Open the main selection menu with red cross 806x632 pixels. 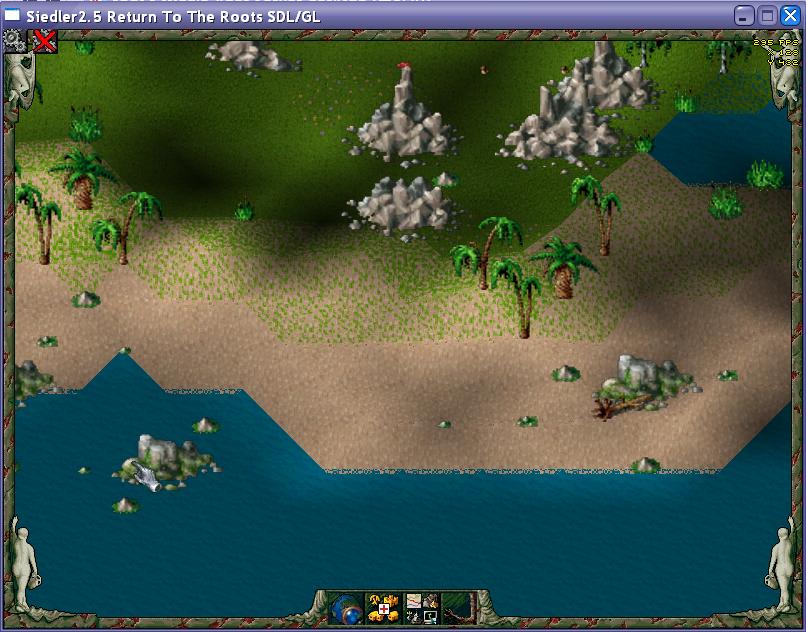pos(383,608)
